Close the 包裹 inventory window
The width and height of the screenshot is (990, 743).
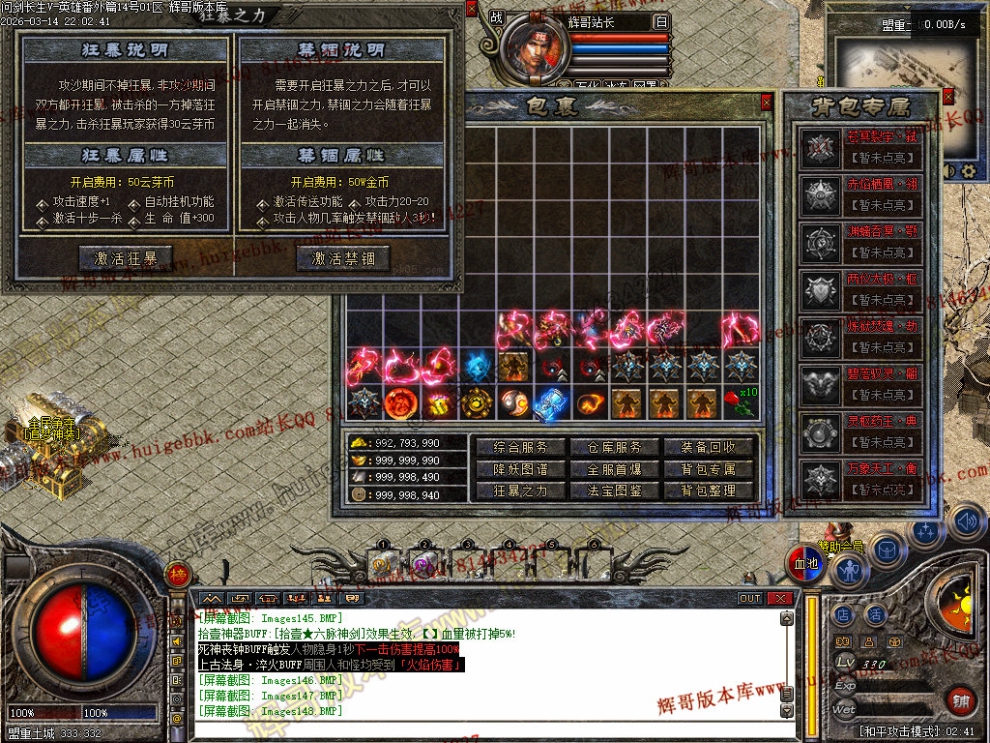(x=766, y=101)
